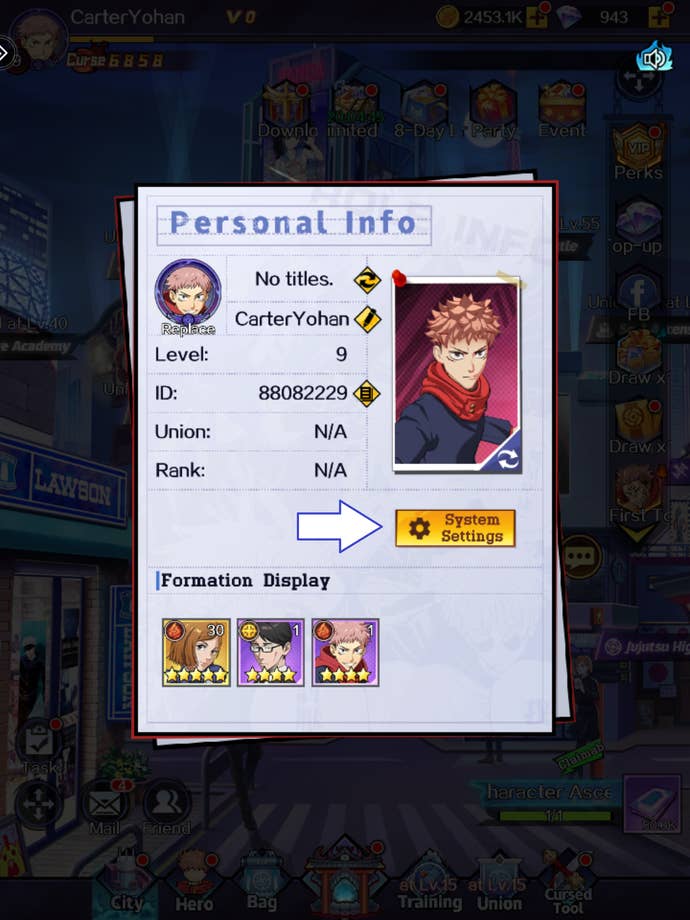The image size is (690, 920).
Task: Select the pink-haired hero in formation
Action: pyautogui.click(x=345, y=652)
